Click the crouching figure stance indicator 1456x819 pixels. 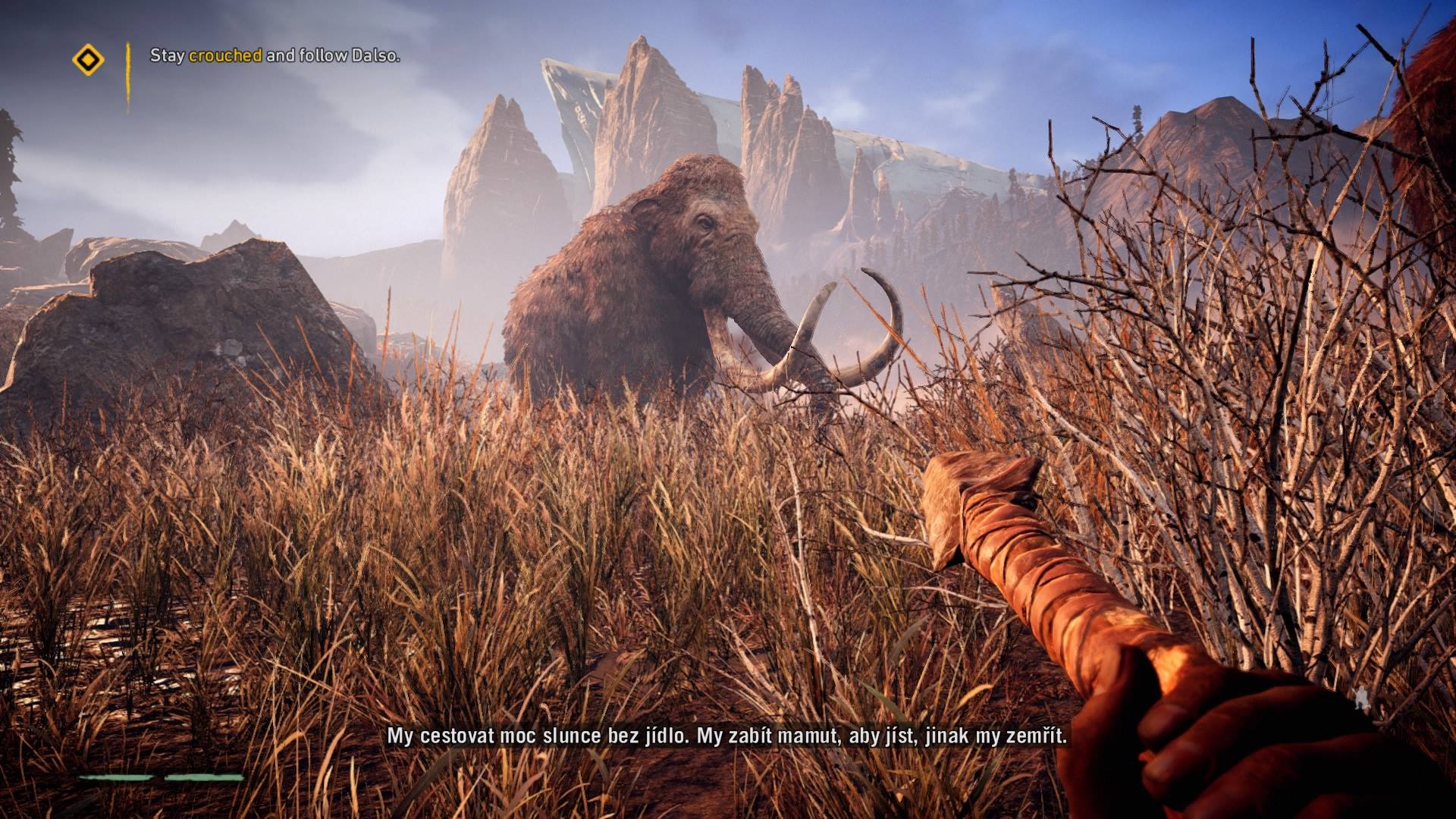tap(1363, 699)
